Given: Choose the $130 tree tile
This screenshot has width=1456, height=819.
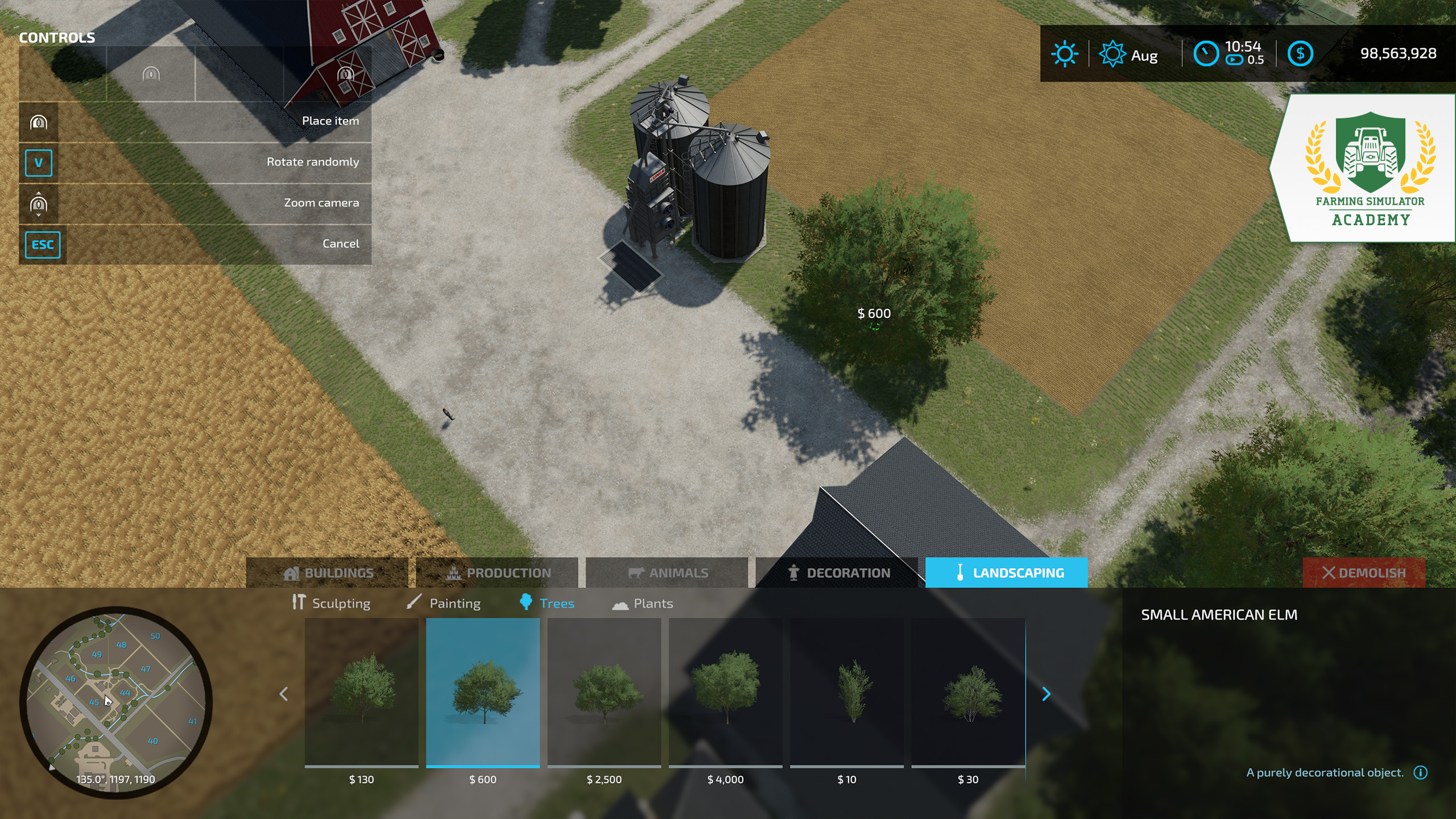Looking at the screenshot, I should (362, 693).
